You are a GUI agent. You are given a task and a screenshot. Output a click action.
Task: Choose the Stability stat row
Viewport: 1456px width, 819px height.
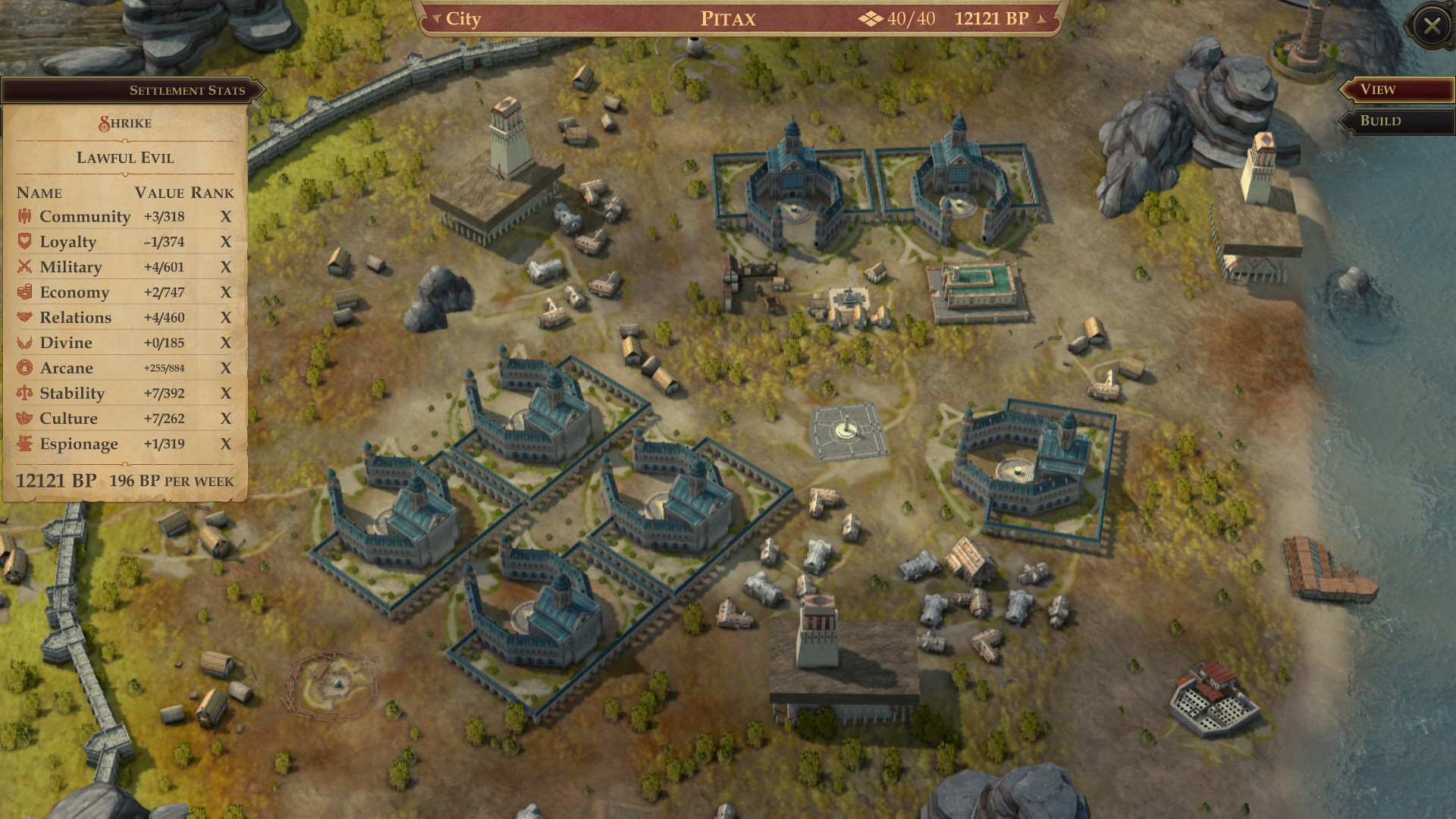click(125, 393)
